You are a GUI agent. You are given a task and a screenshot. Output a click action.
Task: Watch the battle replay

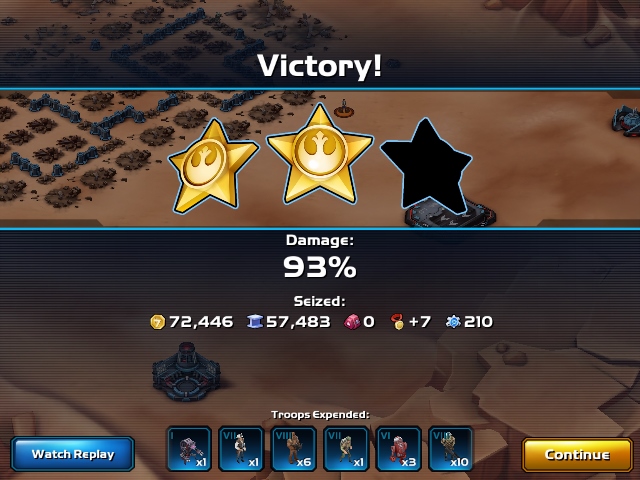pyautogui.click(x=73, y=454)
